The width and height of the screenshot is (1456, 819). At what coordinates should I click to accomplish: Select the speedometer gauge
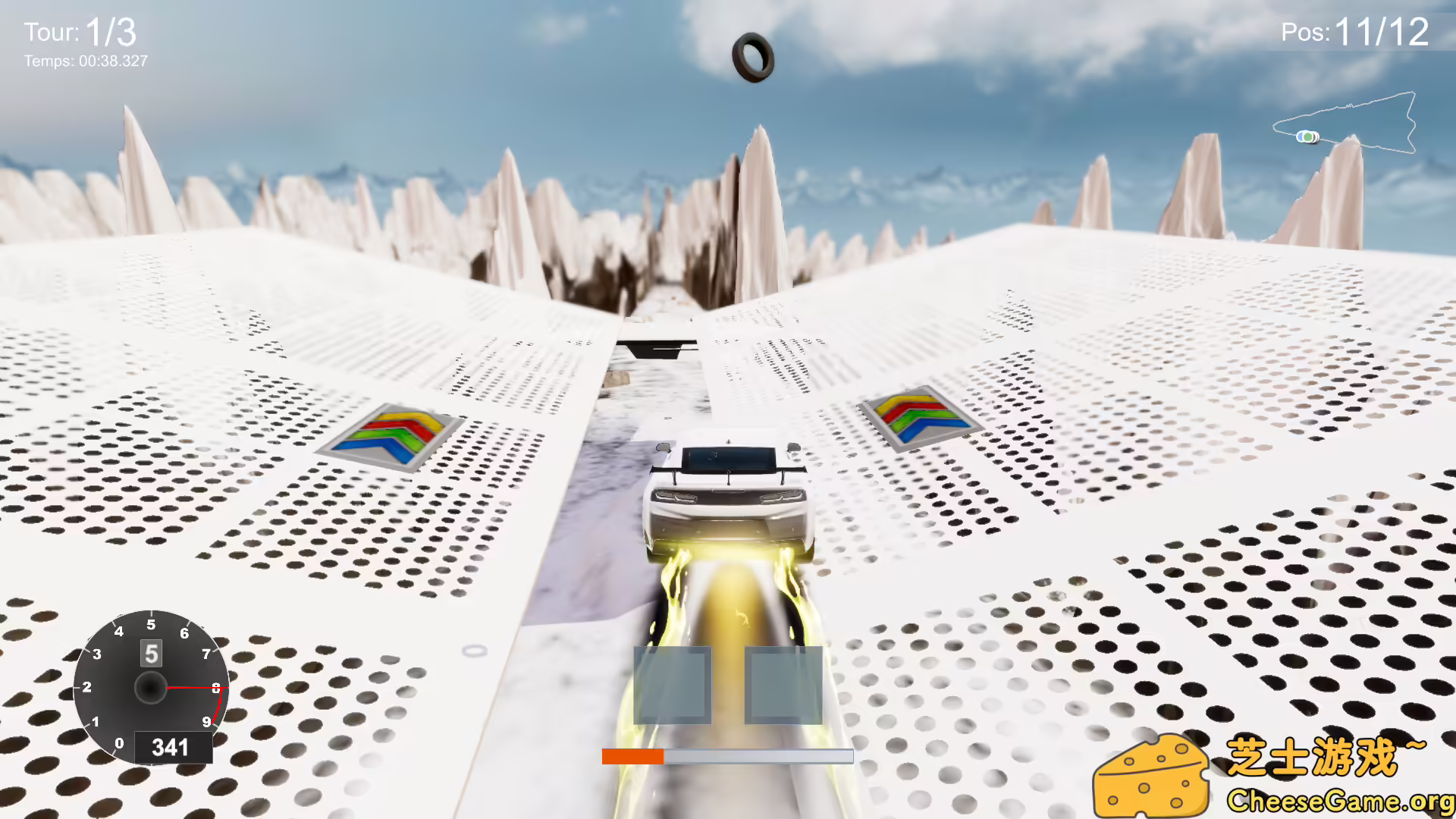click(x=149, y=689)
